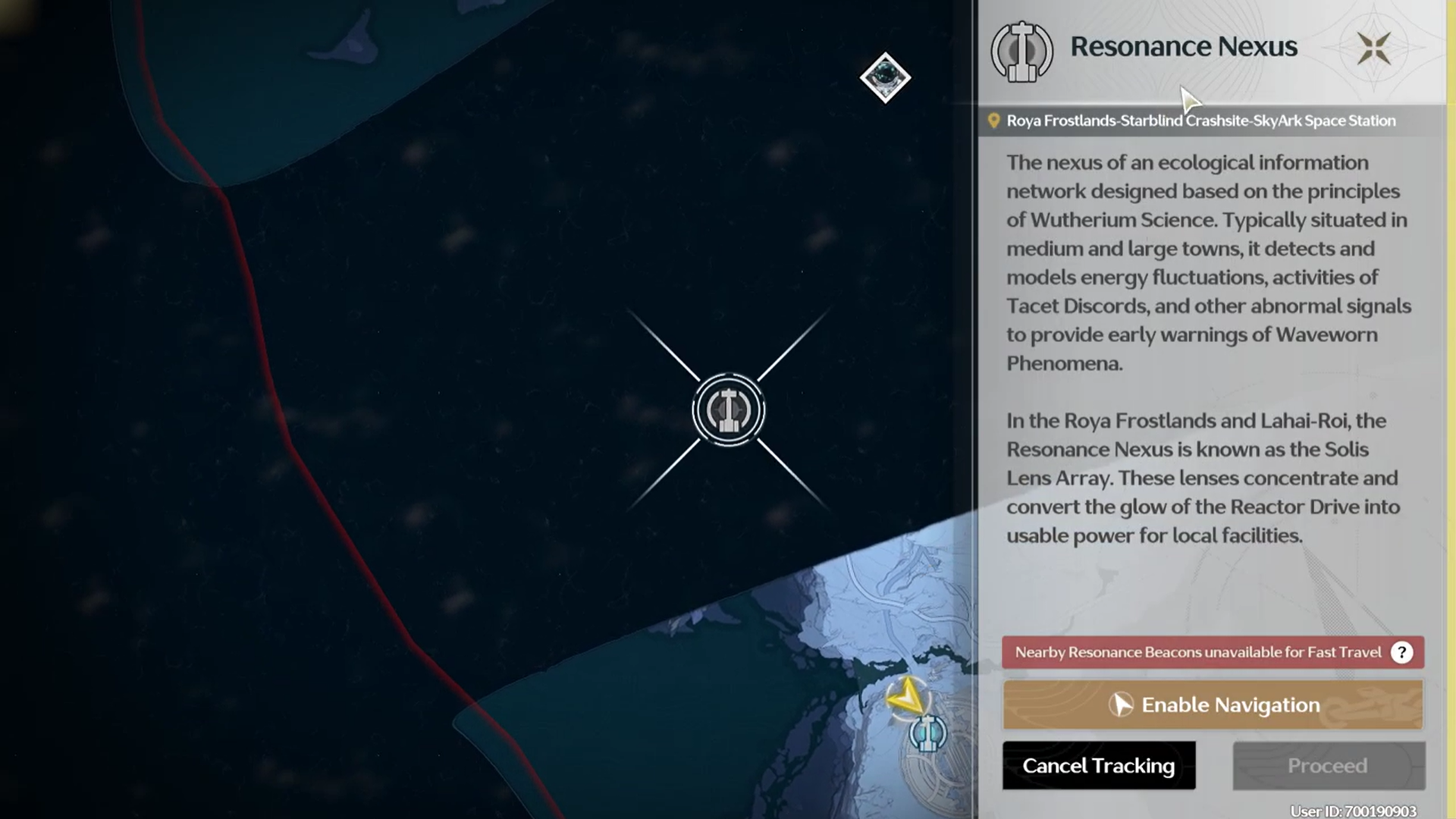
Task: Open the fast travel help question mark
Action: tap(1401, 652)
